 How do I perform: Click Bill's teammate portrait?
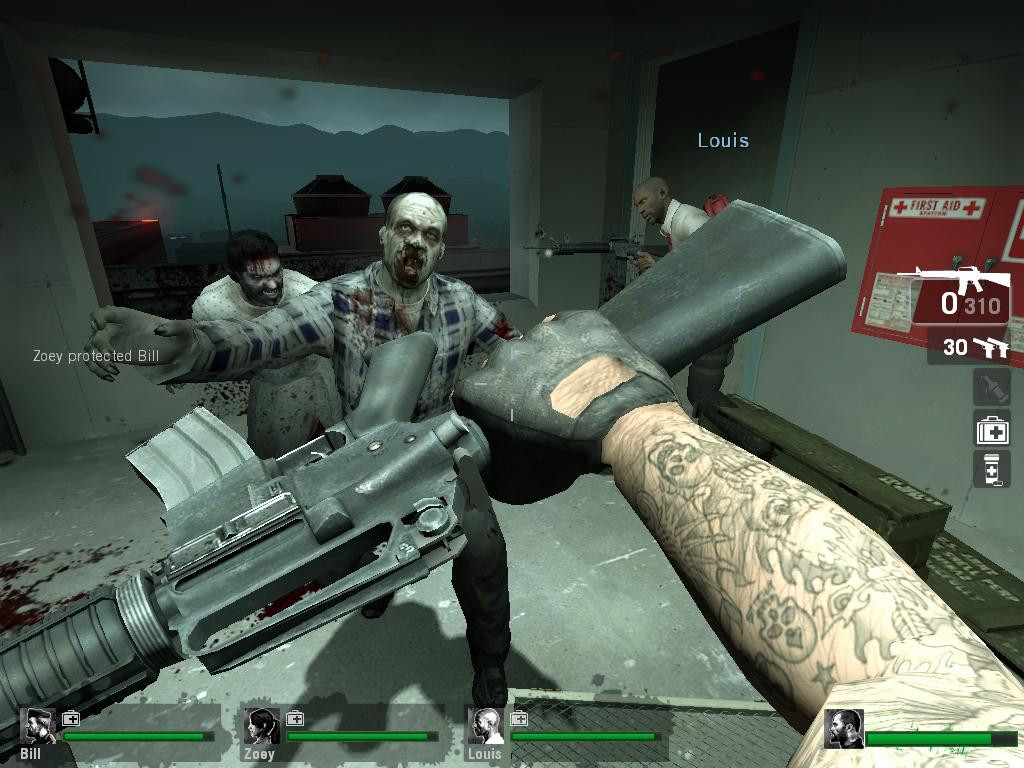(x=39, y=726)
